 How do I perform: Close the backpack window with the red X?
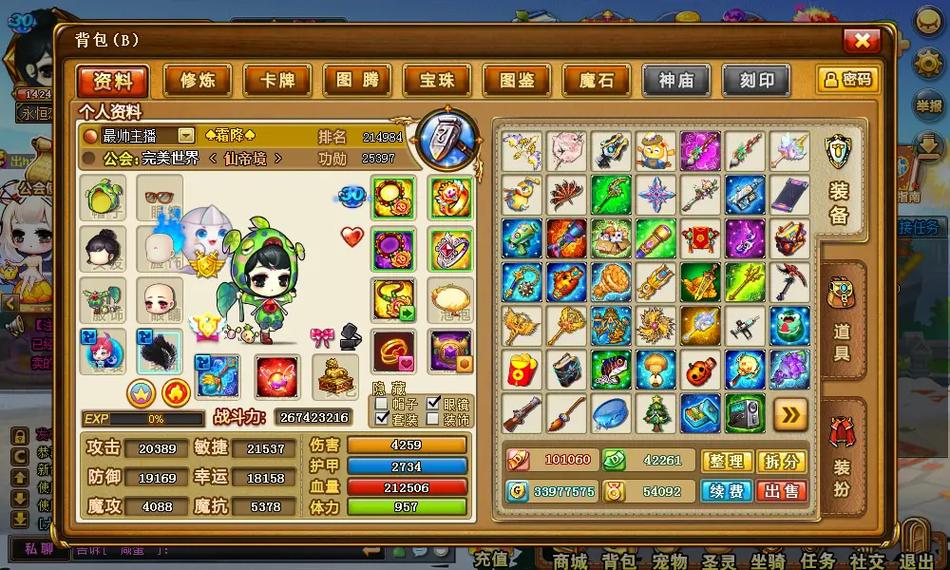tap(861, 40)
